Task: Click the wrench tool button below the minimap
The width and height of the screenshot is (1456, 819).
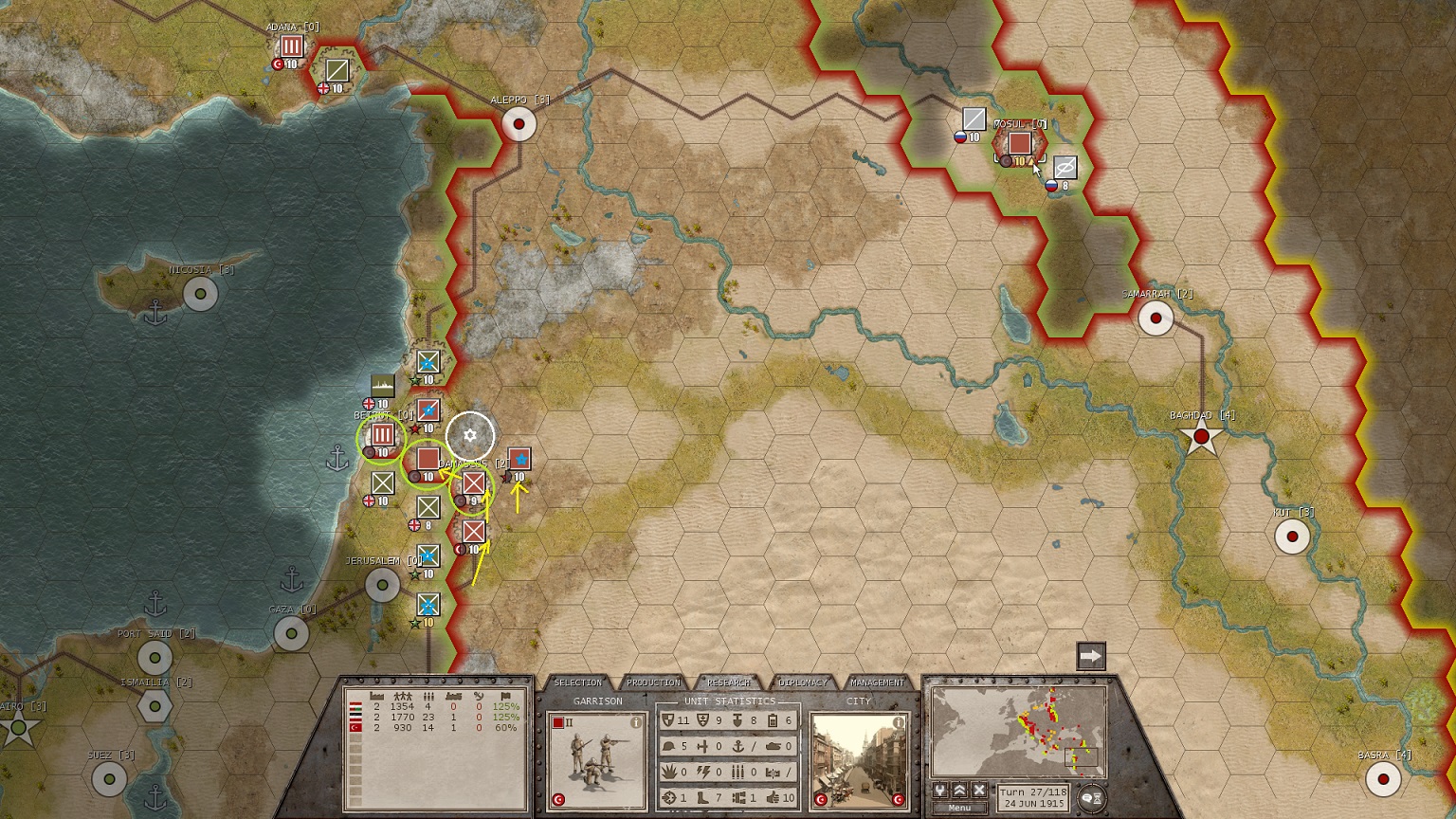Action: tap(940, 790)
